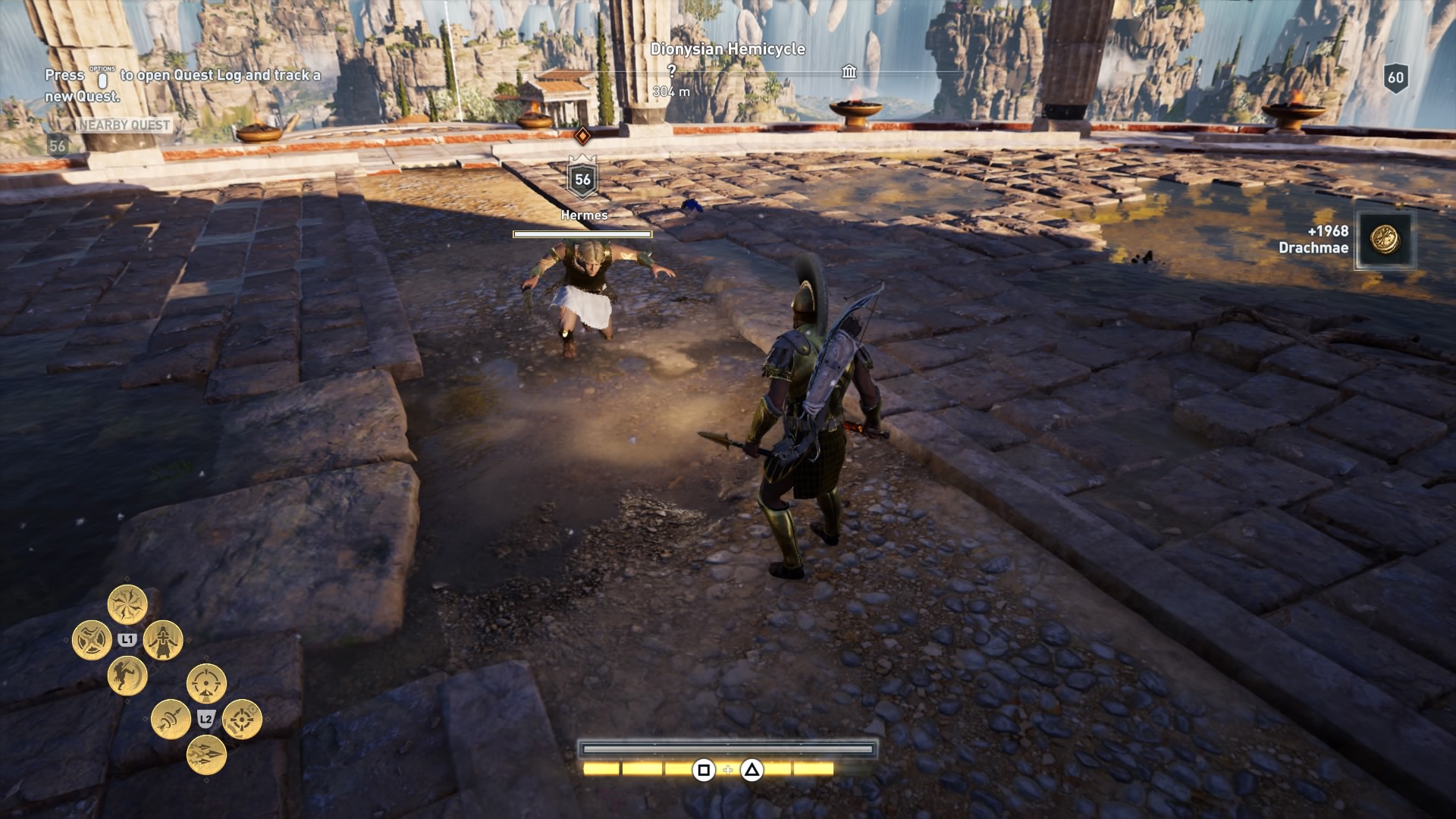Activate the Predator Shot crosshair ability
Image resolution: width=1456 pixels, height=819 pixels.
[x=206, y=683]
